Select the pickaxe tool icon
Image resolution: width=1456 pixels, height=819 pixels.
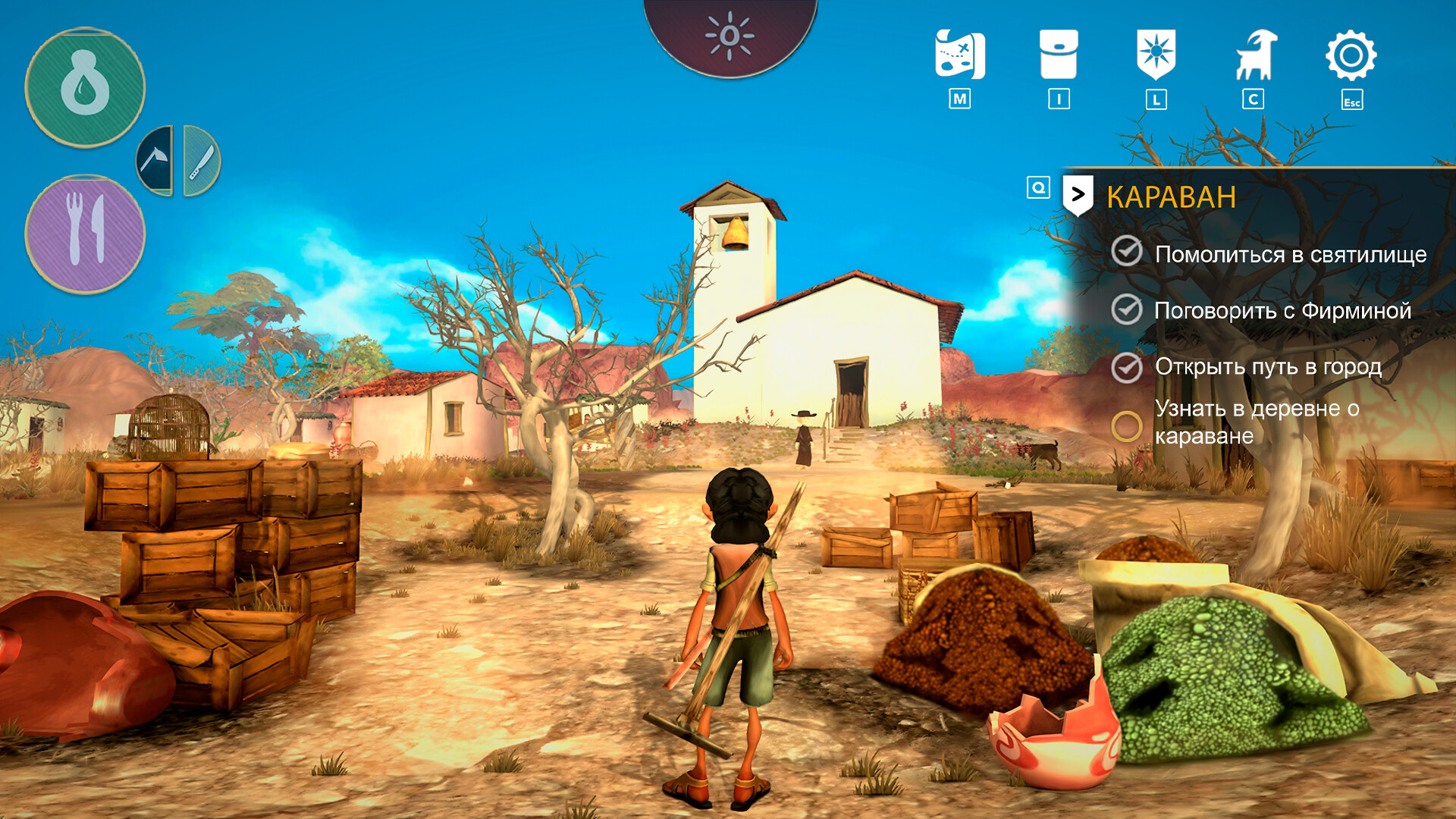click(157, 159)
